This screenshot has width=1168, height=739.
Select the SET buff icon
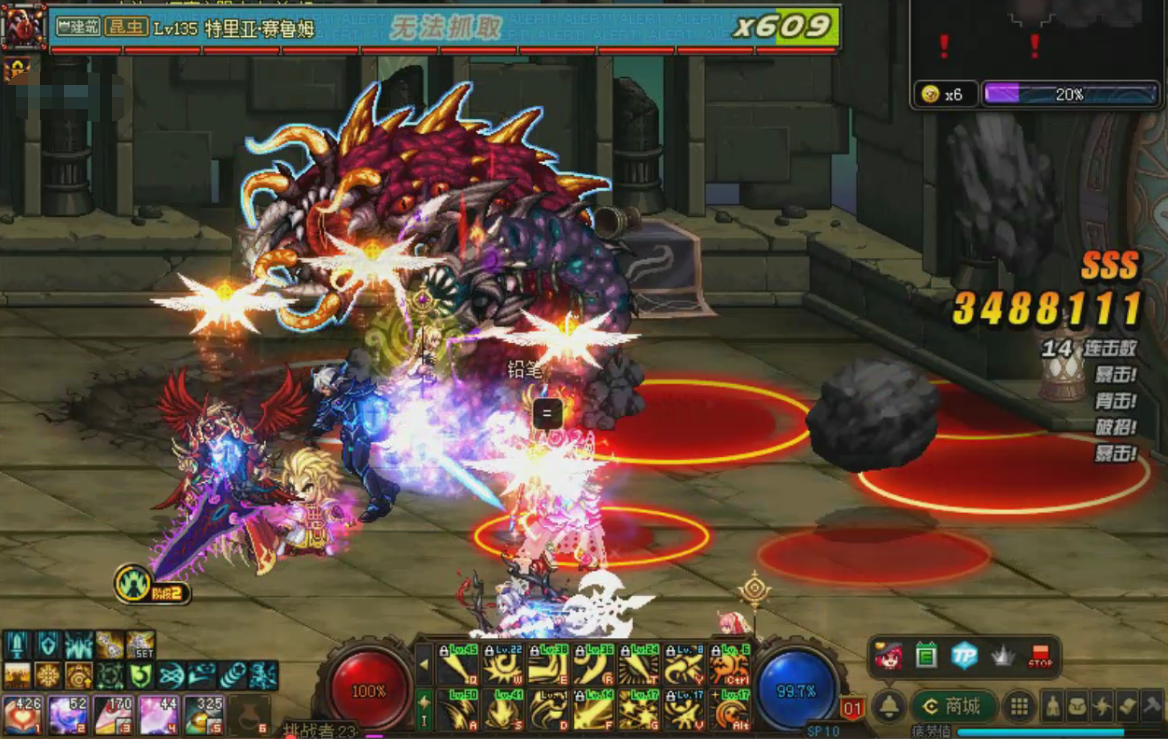(x=139, y=645)
